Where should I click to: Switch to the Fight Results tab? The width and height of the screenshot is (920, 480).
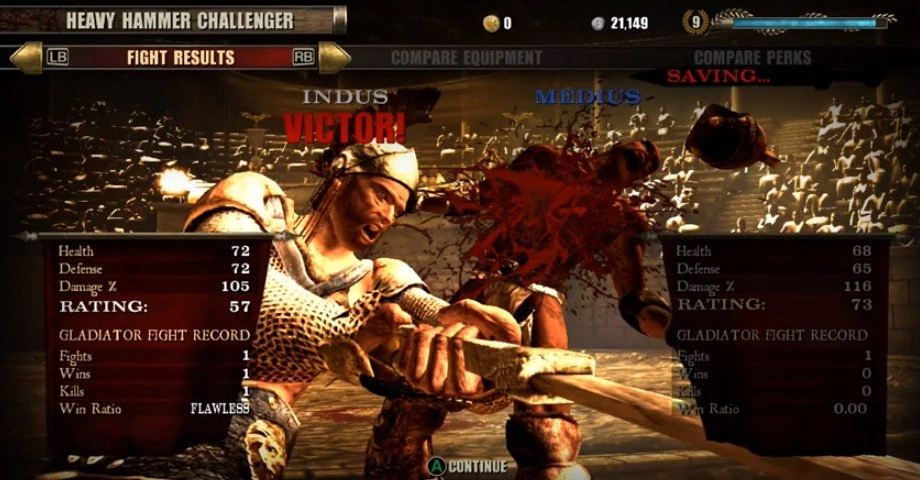coord(180,57)
